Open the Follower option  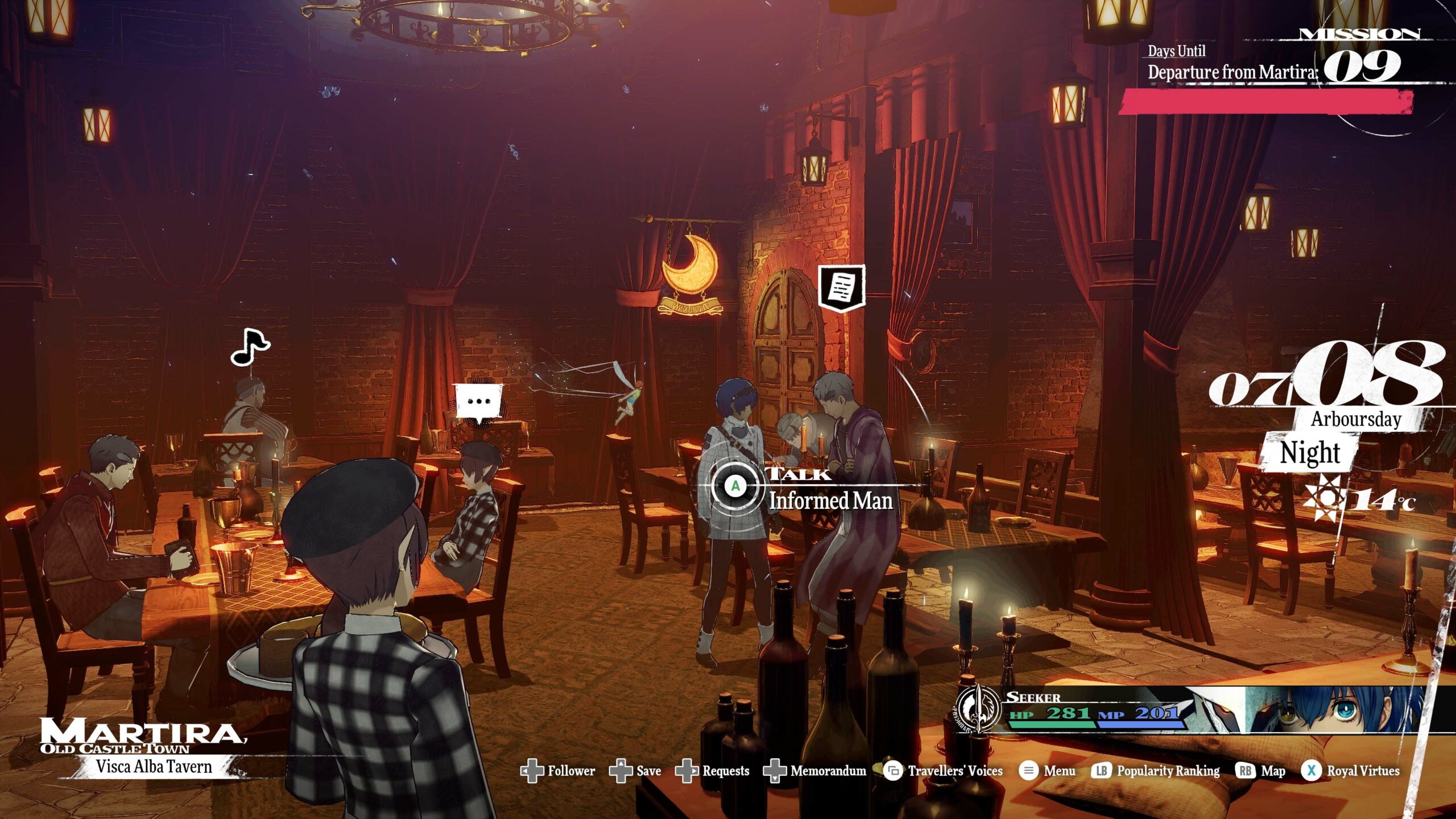[x=558, y=771]
